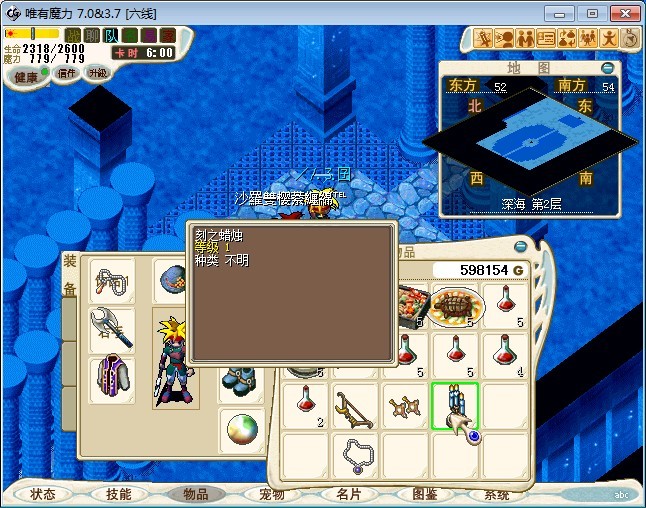Maximize the game window
Viewport: 646px width, 508px height.
point(592,13)
